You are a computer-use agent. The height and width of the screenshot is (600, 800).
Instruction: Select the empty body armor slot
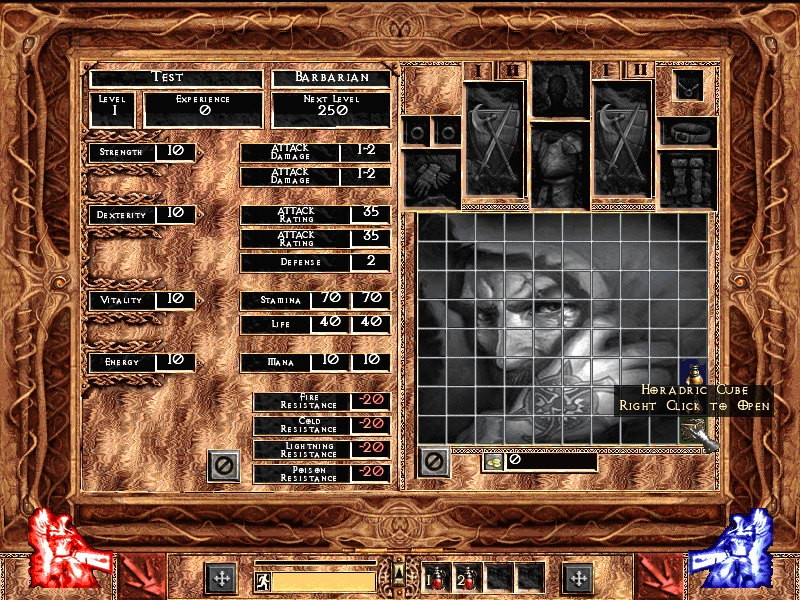click(559, 165)
